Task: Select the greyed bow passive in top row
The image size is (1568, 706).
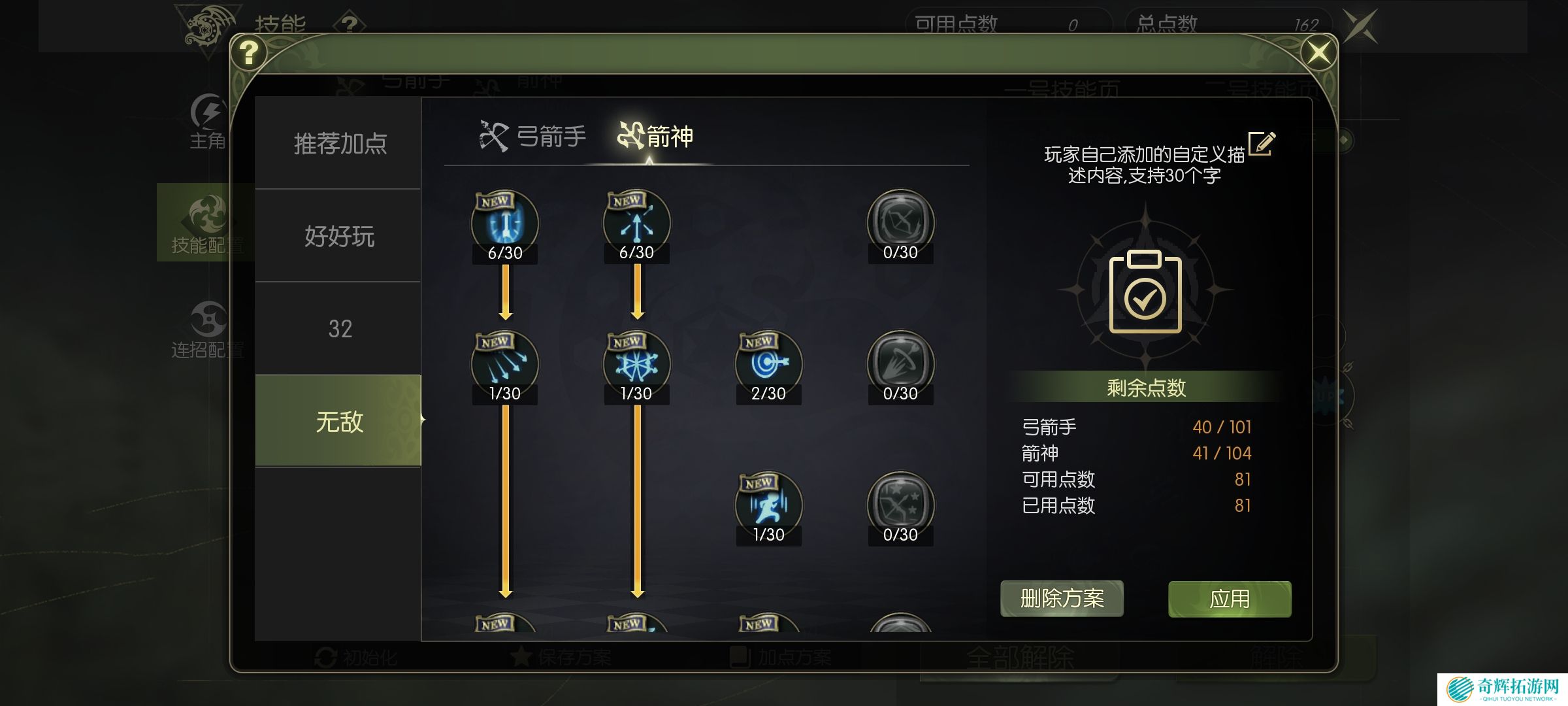Action: pos(900,223)
